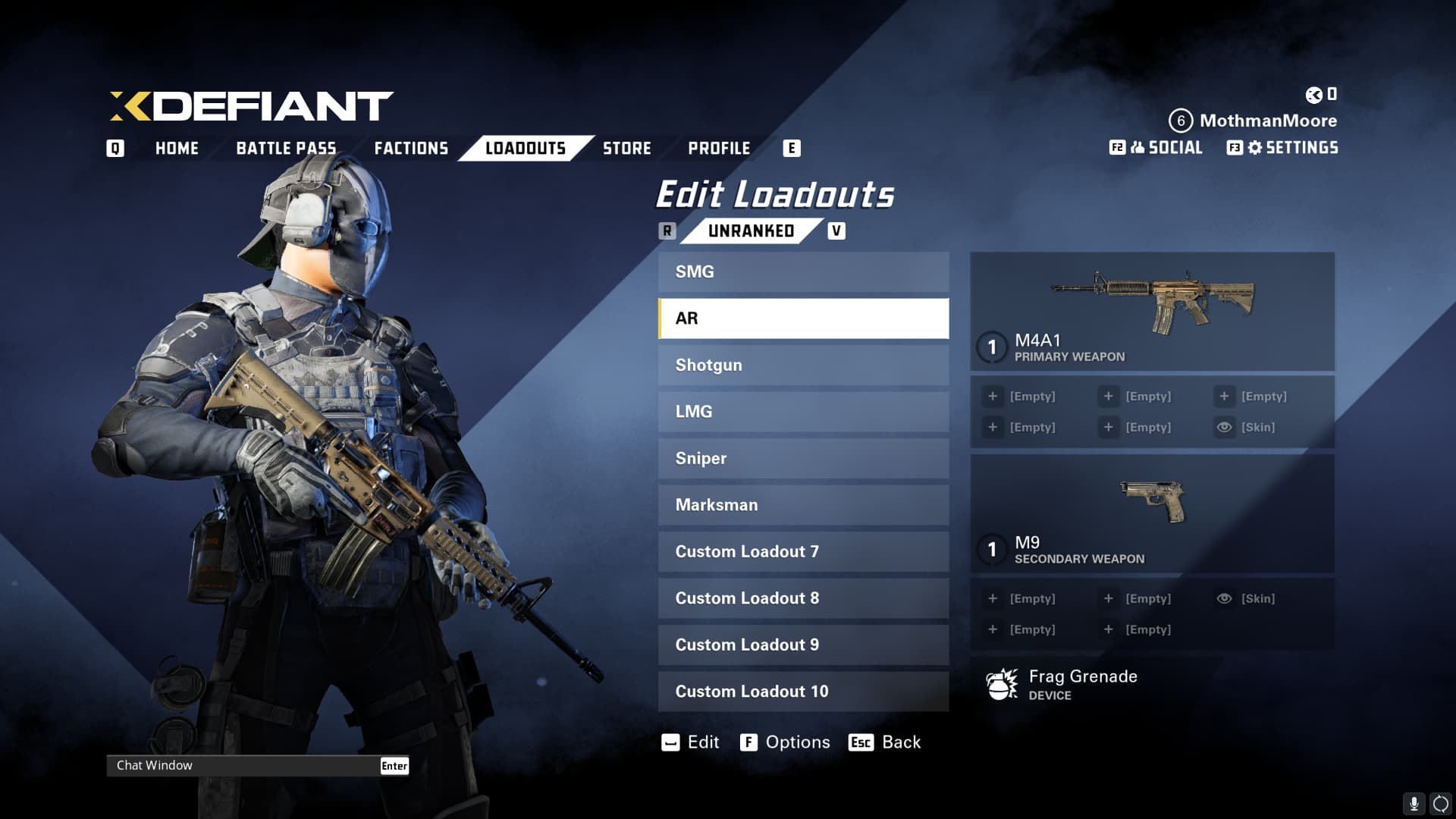Open the M9 secondary weapon panel
The image size is (1456, 819).
tap(1152, 513)
